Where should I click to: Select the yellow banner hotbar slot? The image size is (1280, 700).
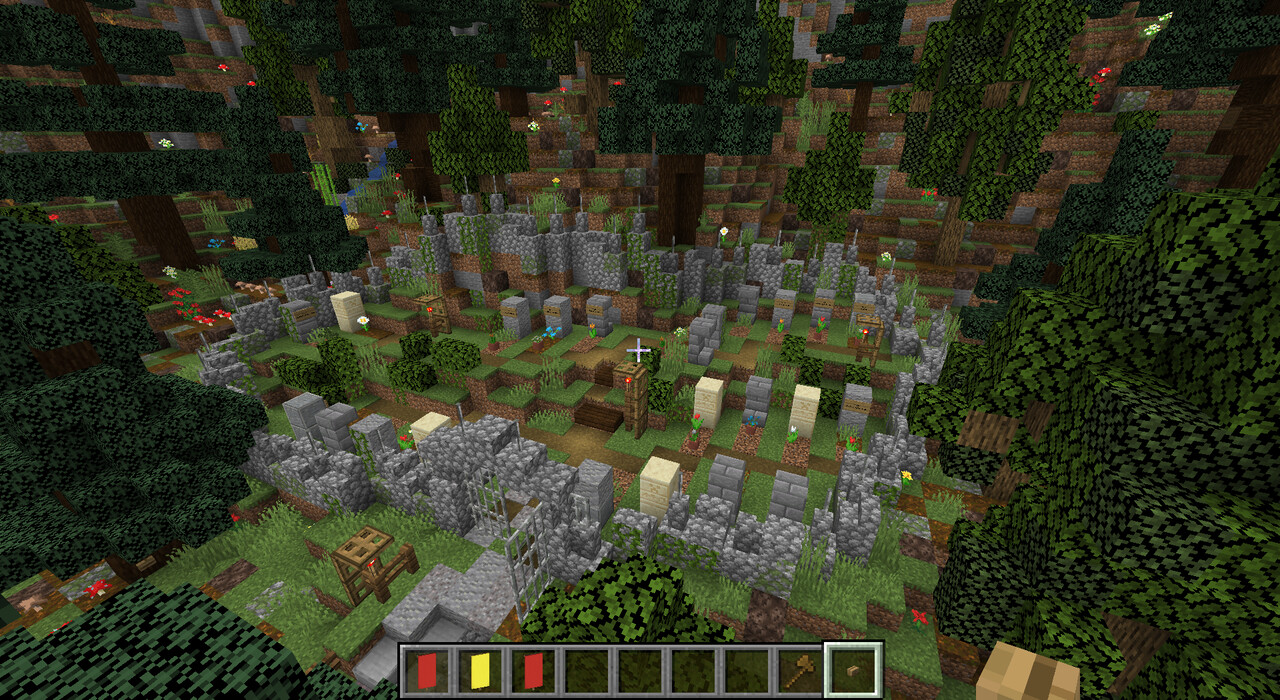tap(480, 669)
